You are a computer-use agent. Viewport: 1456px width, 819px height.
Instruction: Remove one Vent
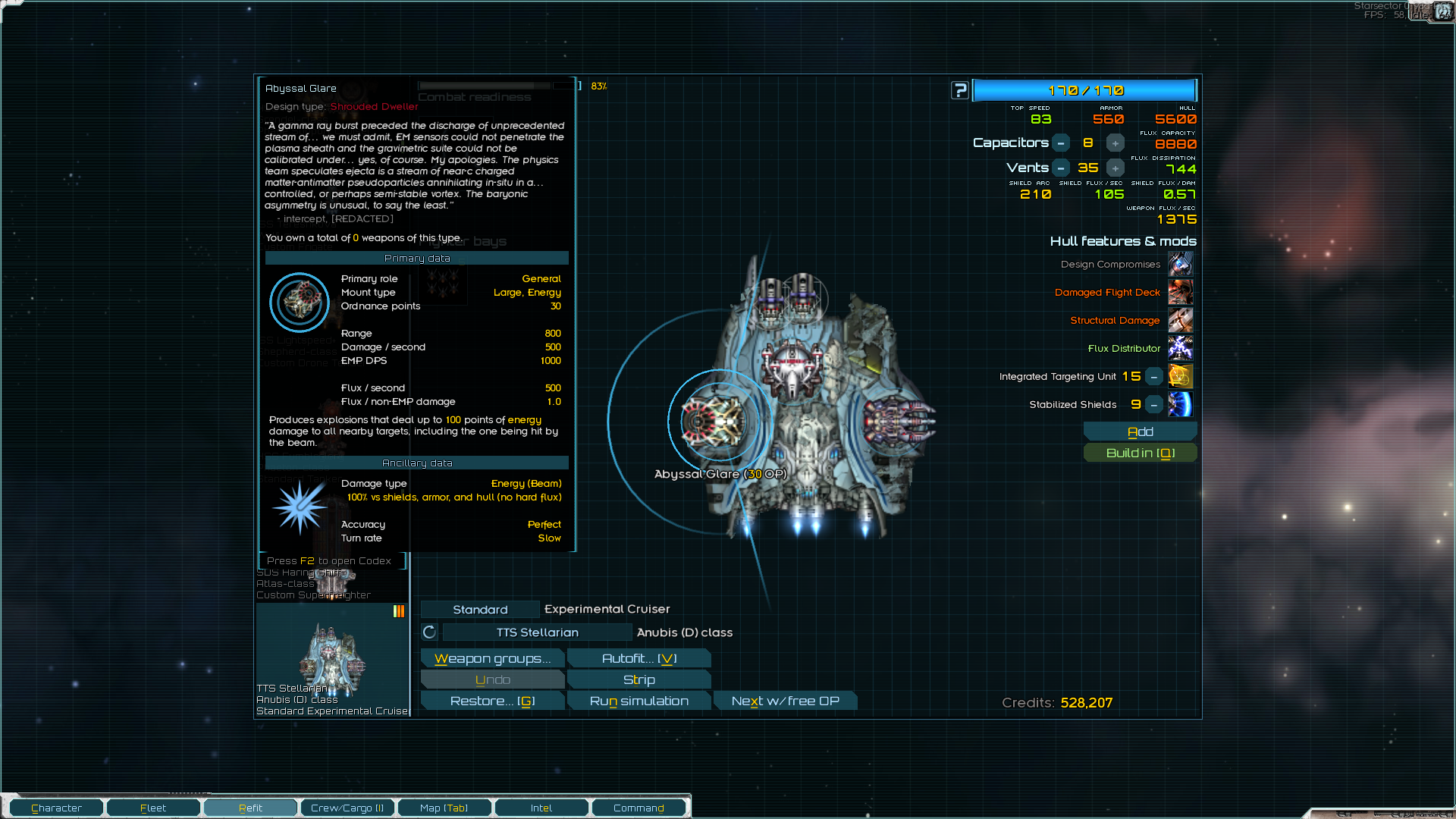pyautogui.click(x=1061, y=168)
